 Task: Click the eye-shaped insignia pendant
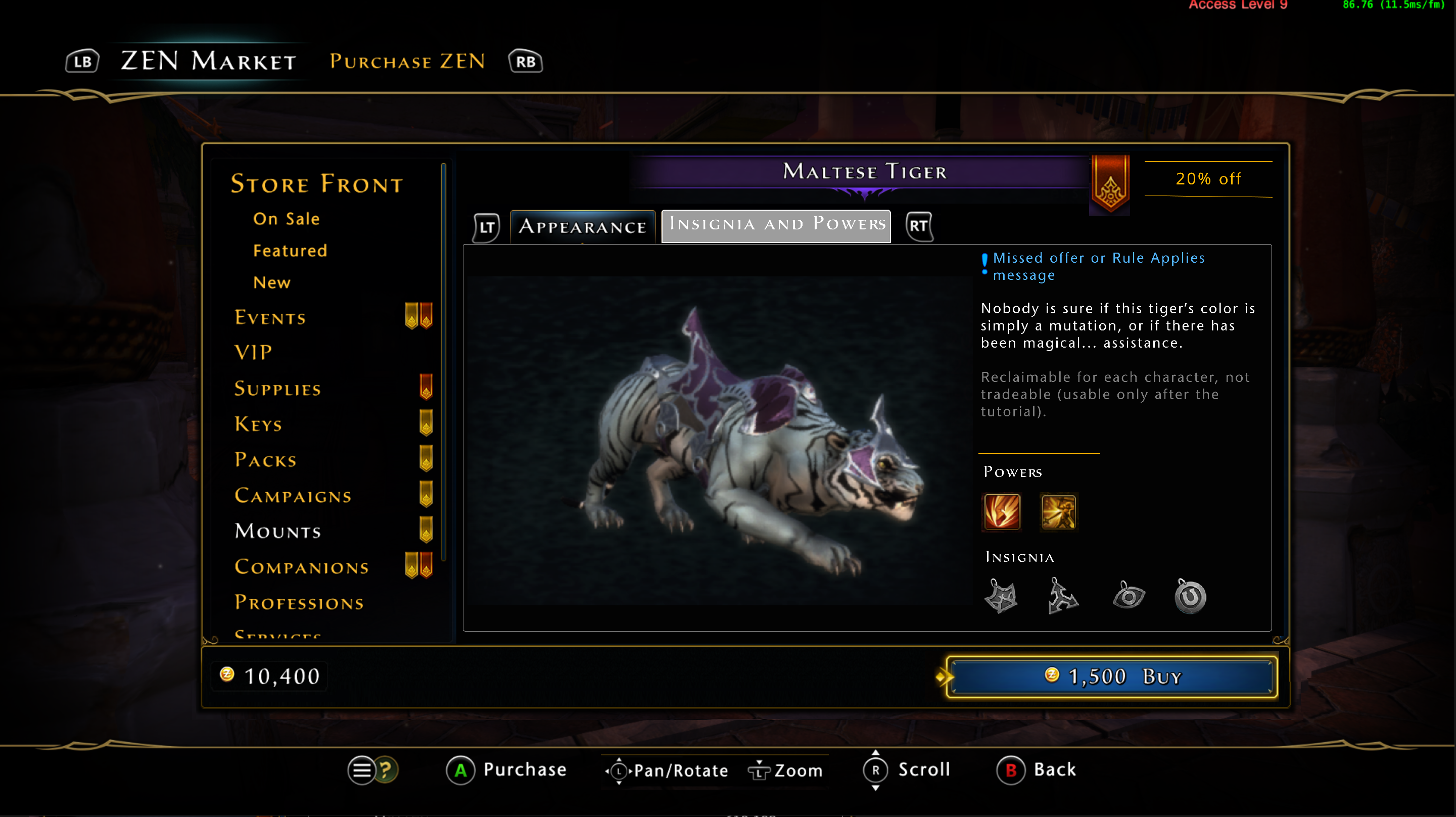pos(1128,596)
